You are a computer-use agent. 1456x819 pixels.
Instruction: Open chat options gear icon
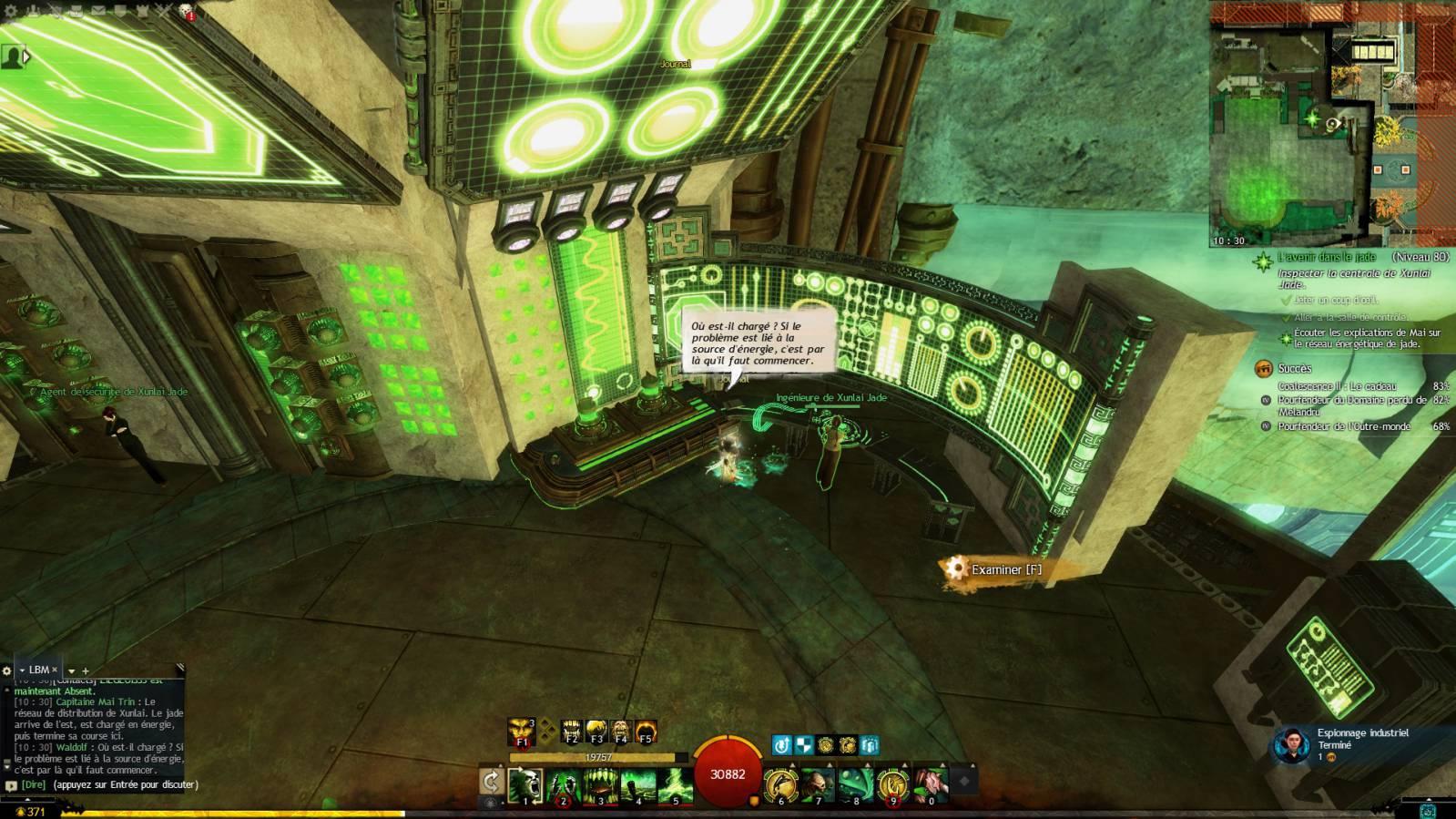pyautogui.click(x=6, y=671)
